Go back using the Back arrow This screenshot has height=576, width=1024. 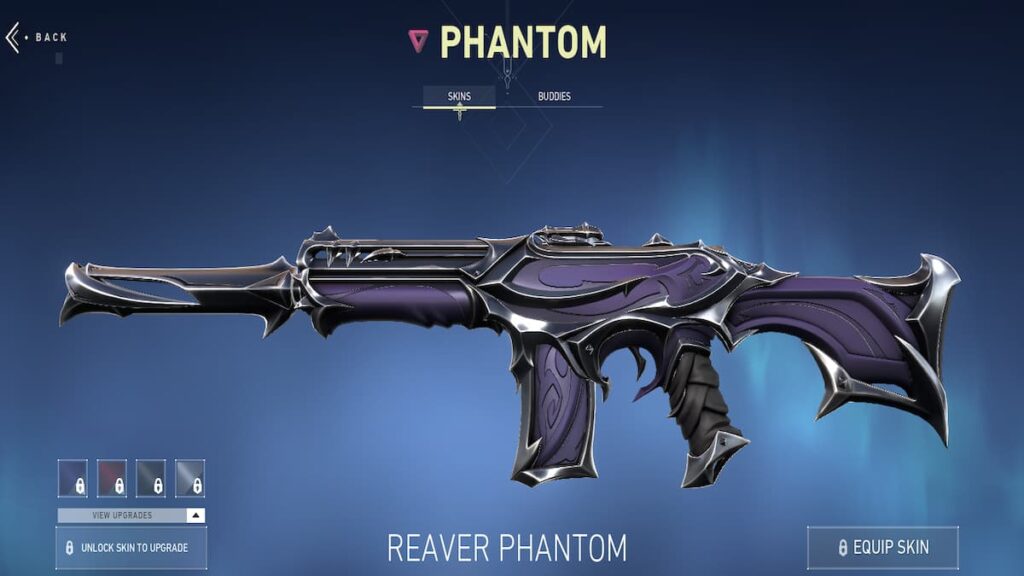(15, 38)
